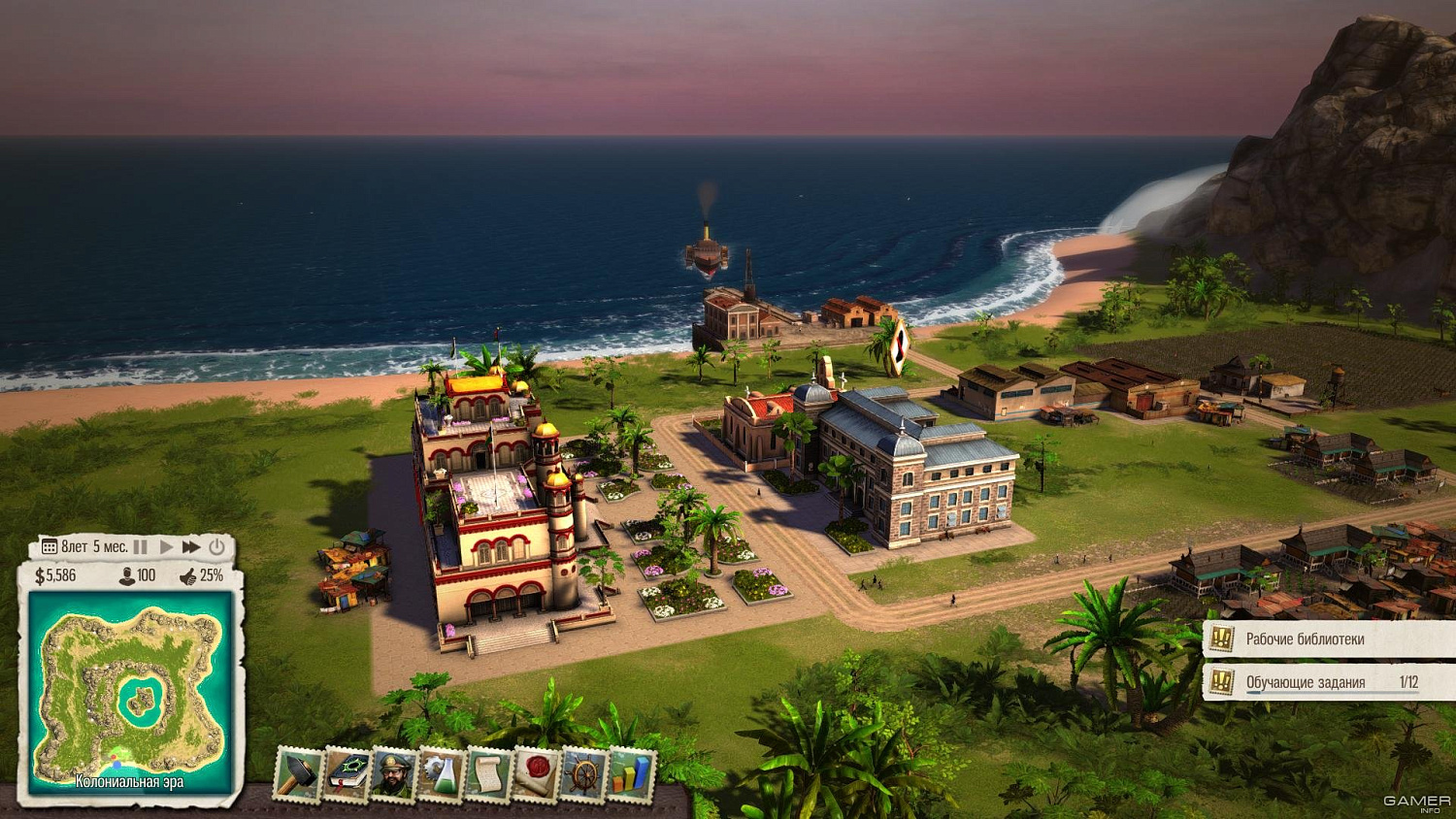Open edicts via the scroll stamp icon

click(x=489, y=776)
